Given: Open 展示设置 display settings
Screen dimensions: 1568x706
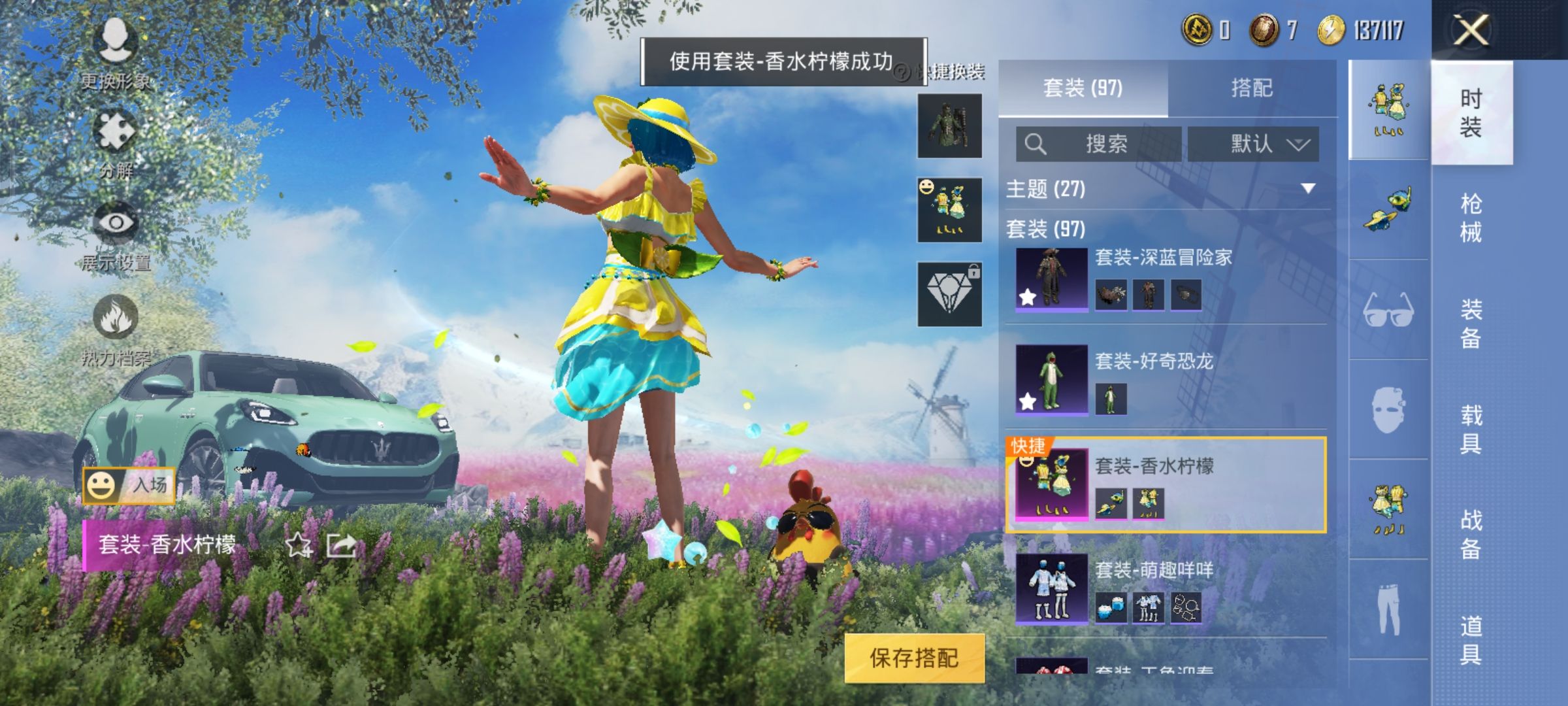Looking at the screenshot, I should point(115,222).
